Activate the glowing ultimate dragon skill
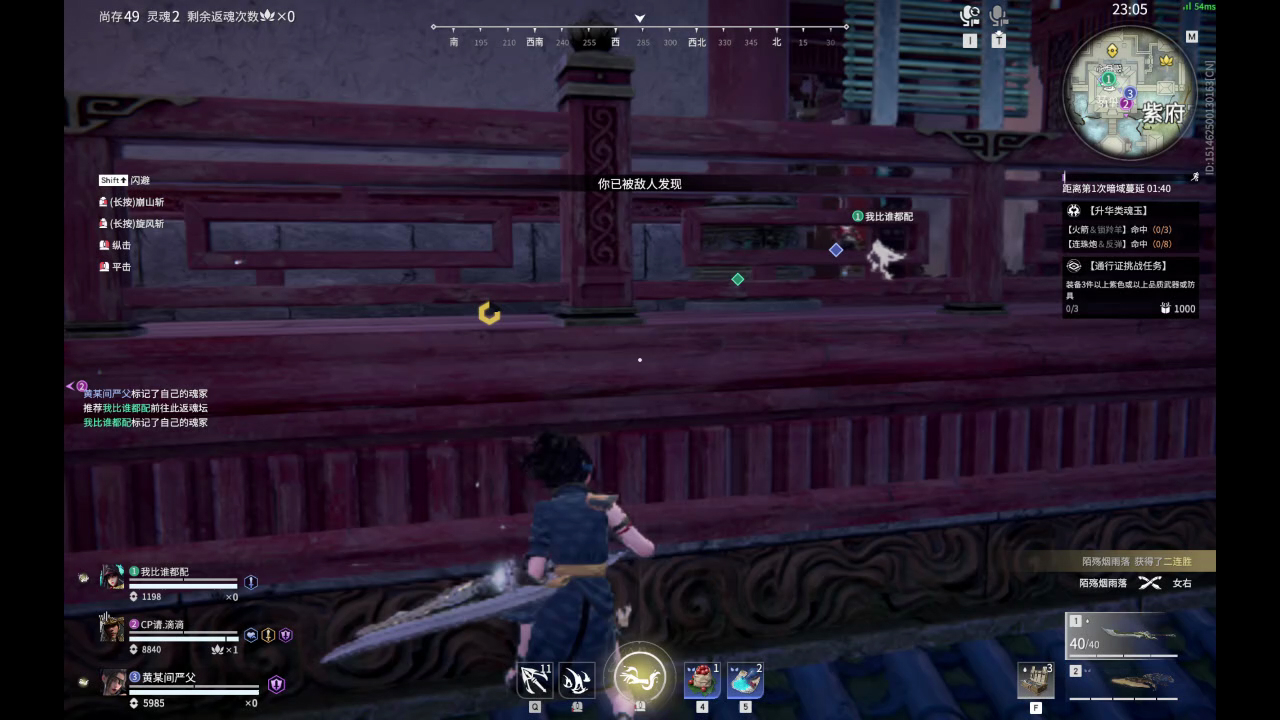The height and width of the screenshot is (720, 1280). [x=640, y=675]
